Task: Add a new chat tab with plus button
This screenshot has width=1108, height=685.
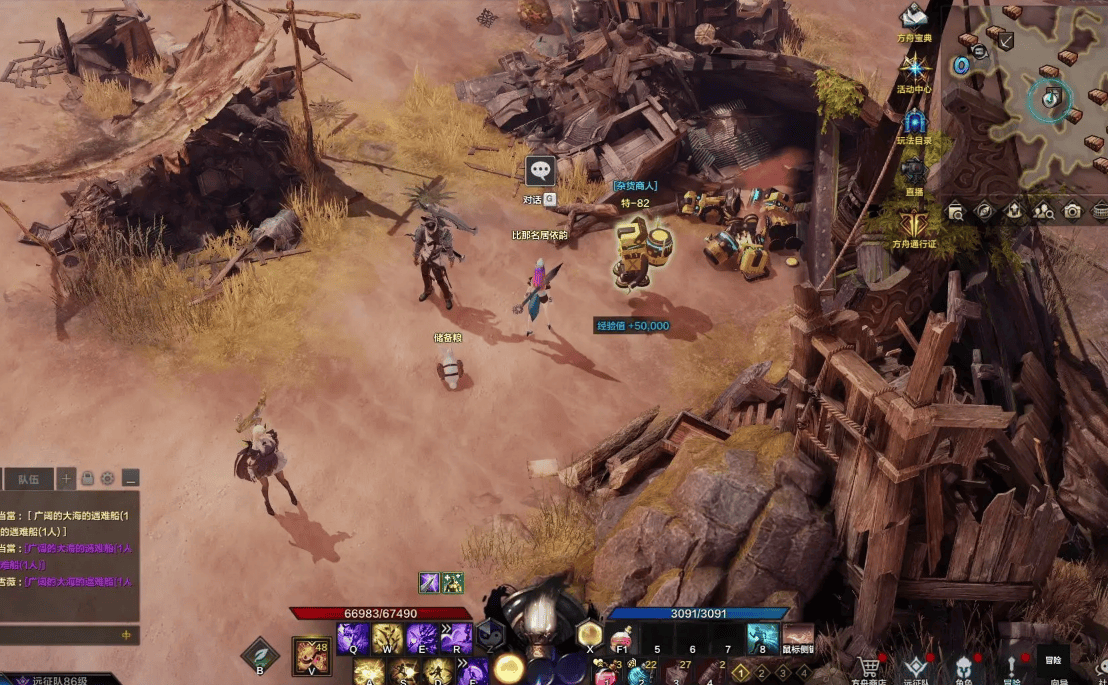Action: 67,478
